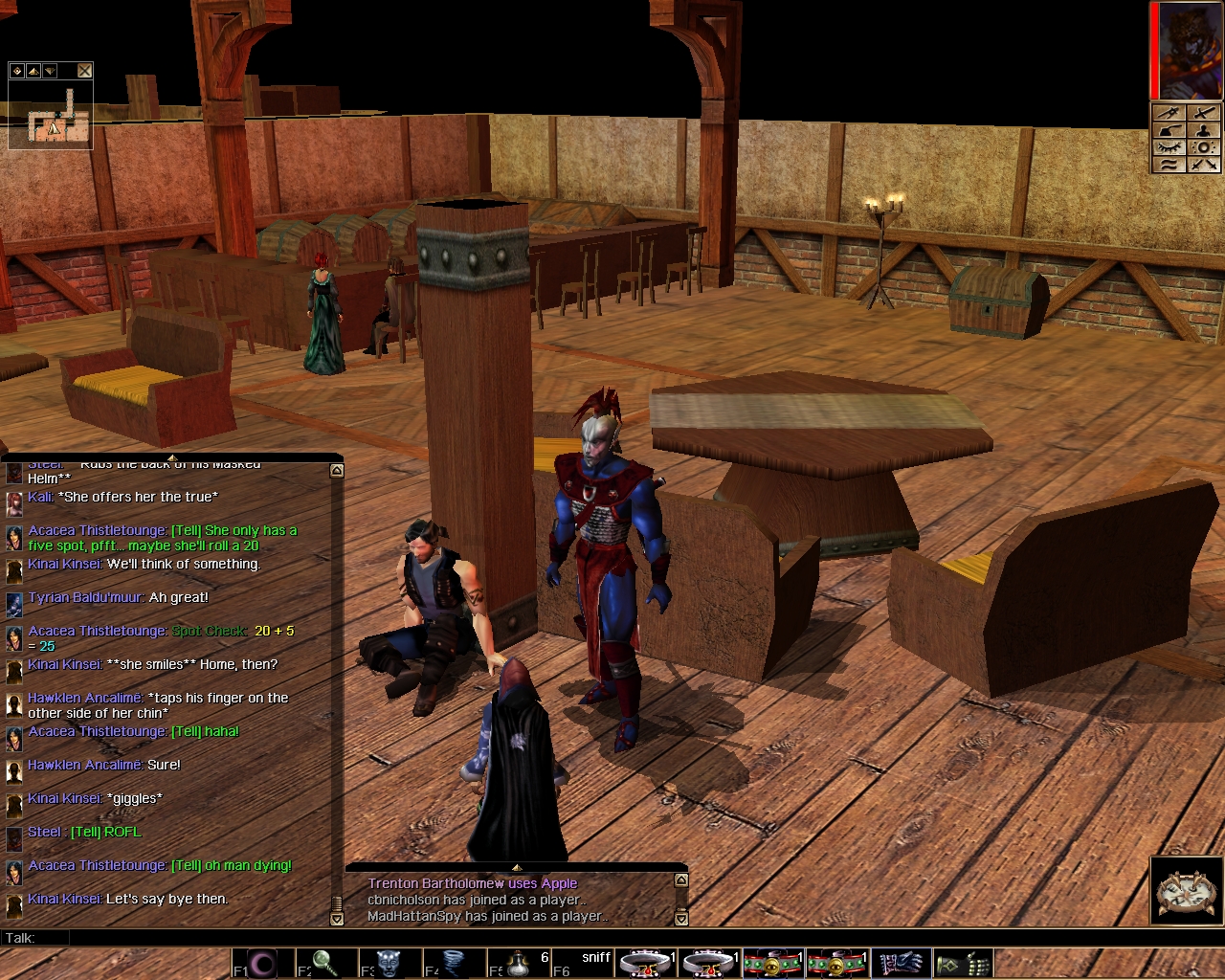Close the minimap window
Image resolution: width=1225 pixels, height=980 pixels.
point(85,70)
